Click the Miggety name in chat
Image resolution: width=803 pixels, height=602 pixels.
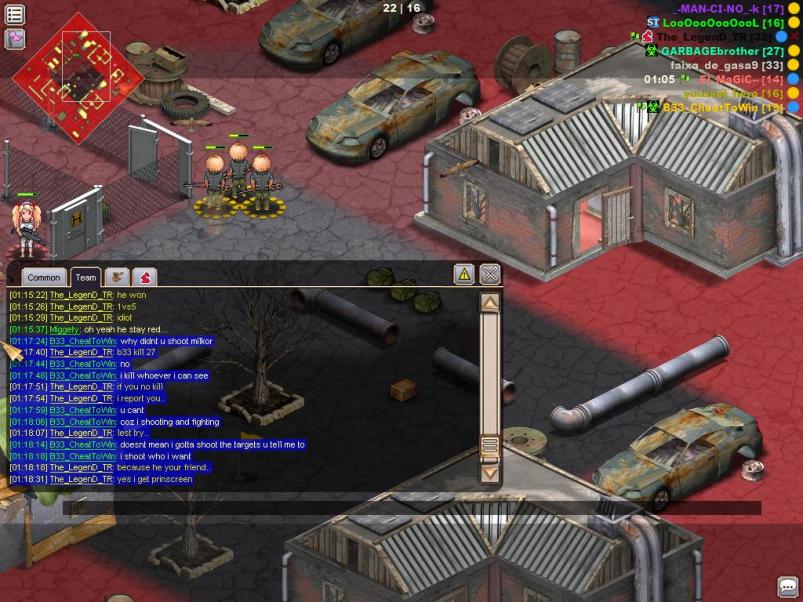[59, 330]
